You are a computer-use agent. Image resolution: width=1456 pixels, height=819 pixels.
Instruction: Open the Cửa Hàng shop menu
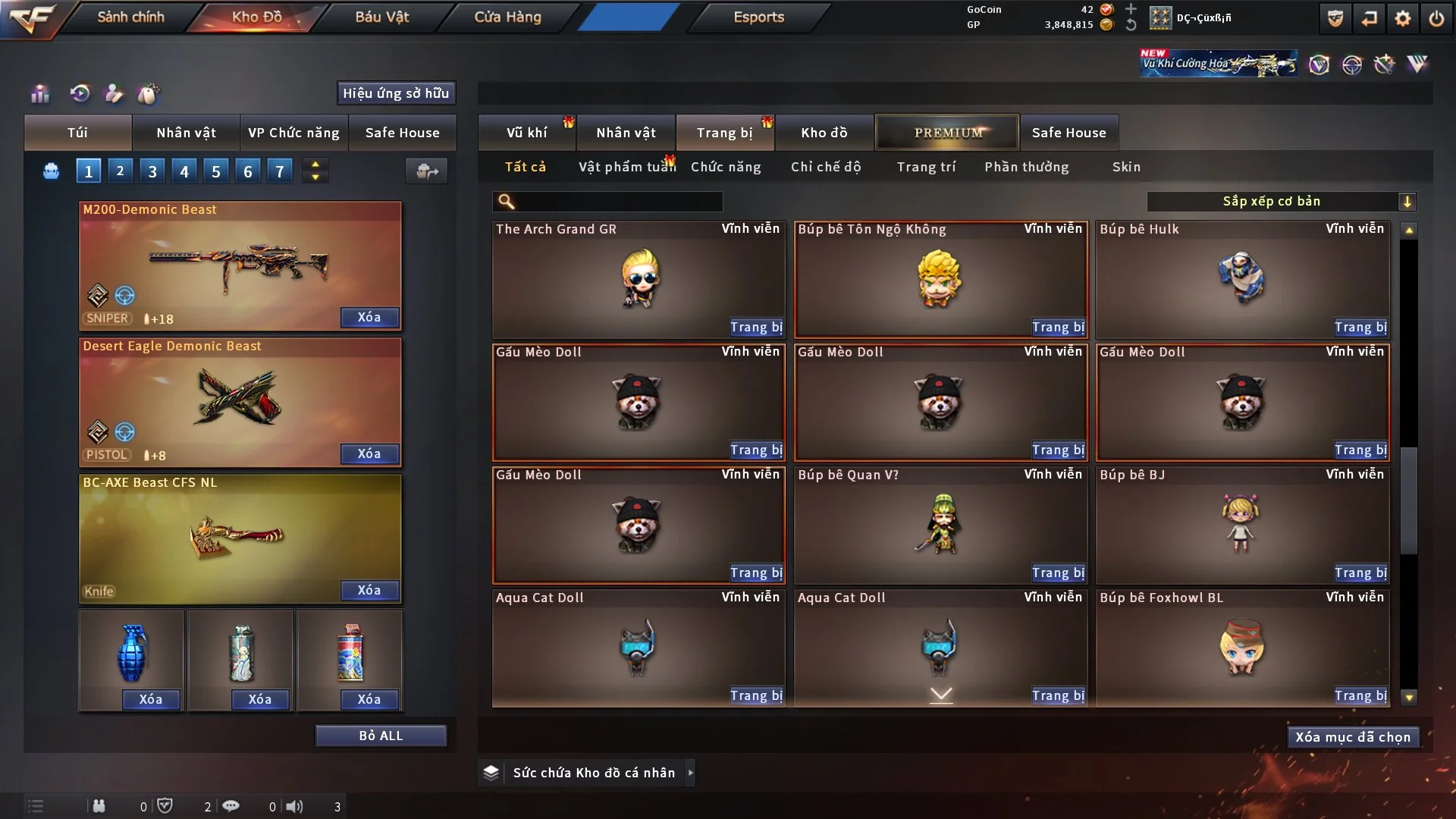coord(507,17)
